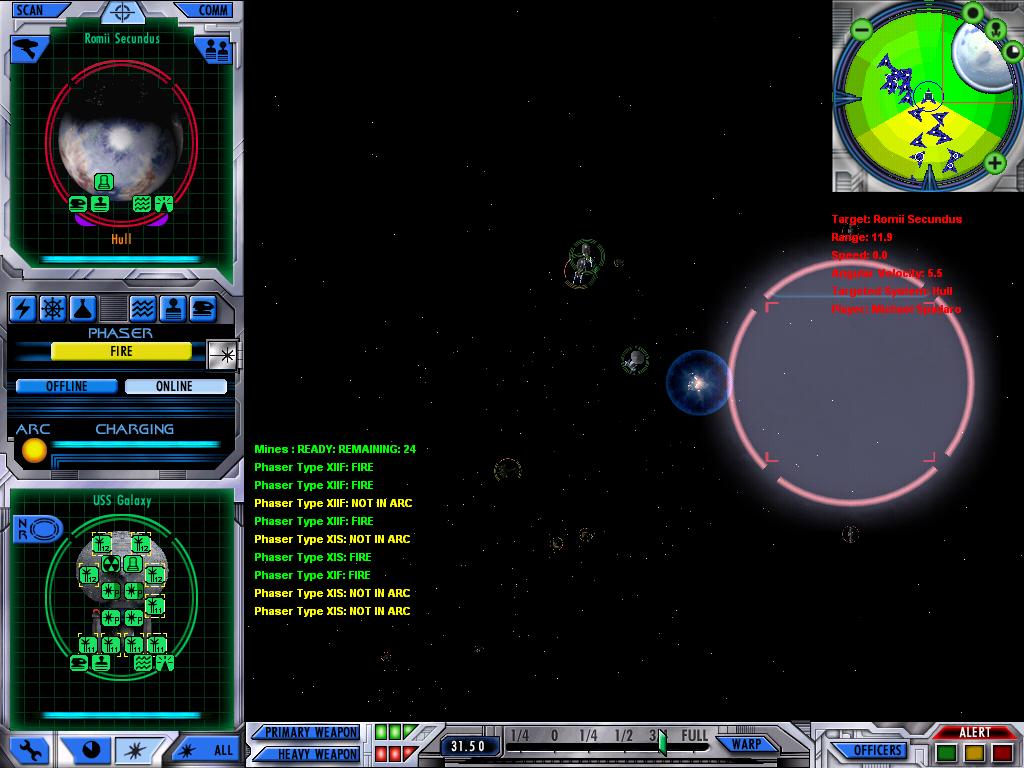Fire the PRIMARY WEAPON
Viewport: 1024px width, 768px height.
[x=310, y=732]
